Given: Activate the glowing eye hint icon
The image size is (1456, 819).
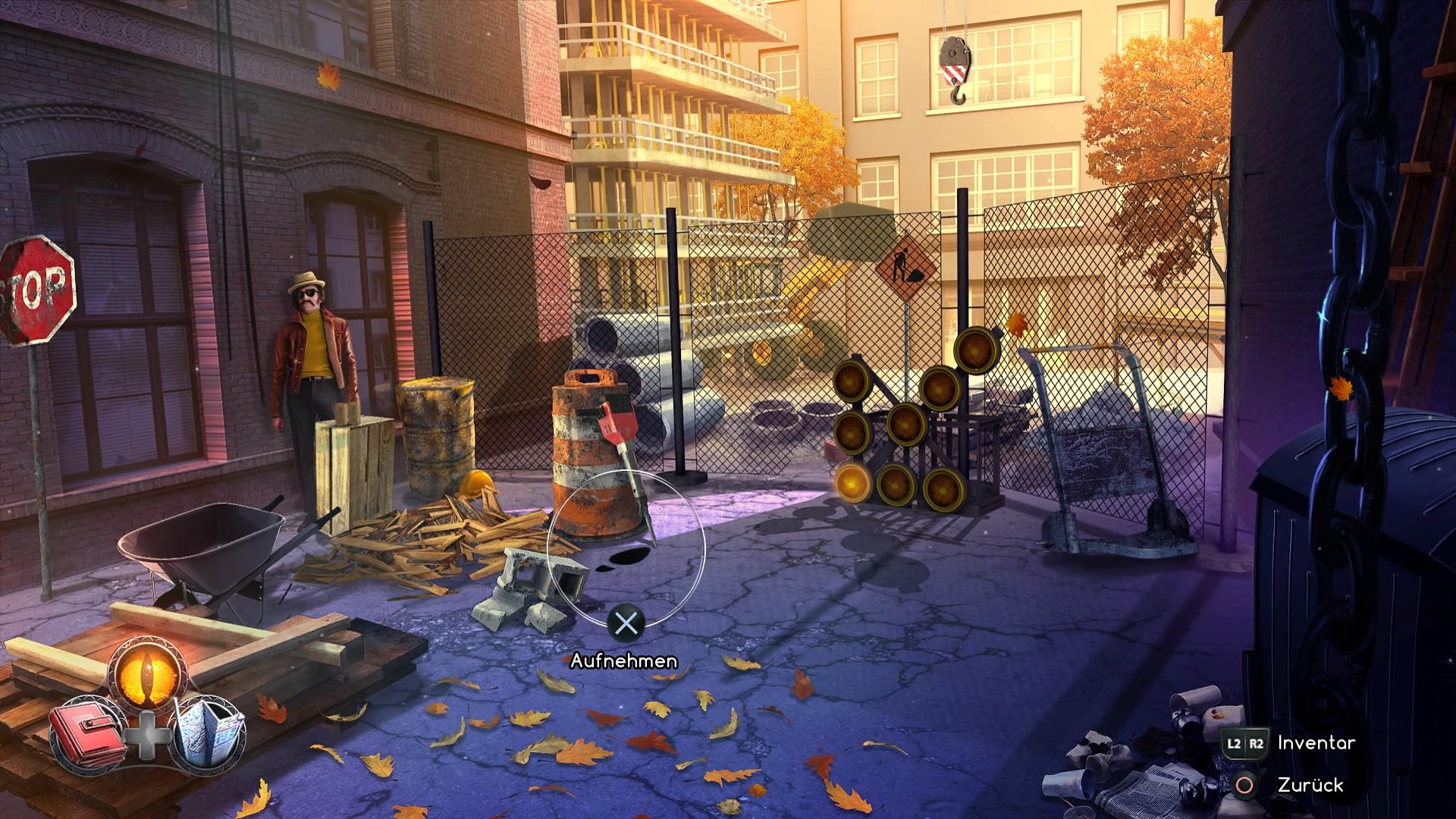Looking at the screenshot, I should click(146, 669).
